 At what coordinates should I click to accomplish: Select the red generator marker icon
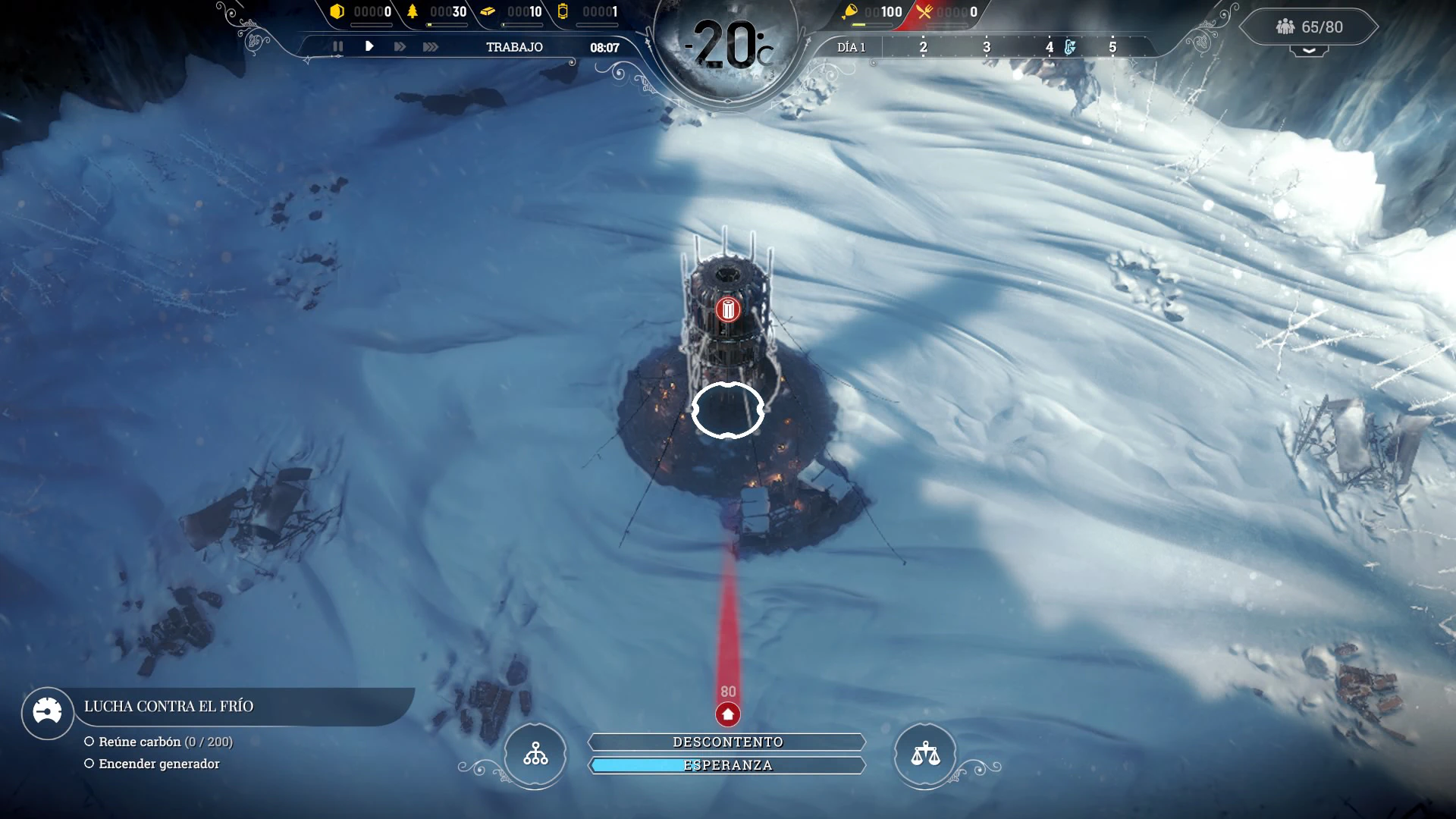tap(728, 309)
